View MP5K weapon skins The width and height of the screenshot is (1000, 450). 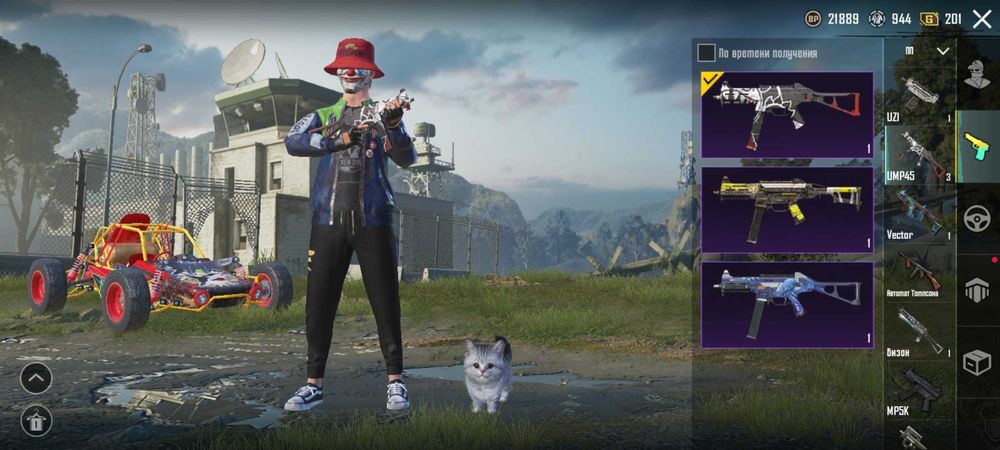pos(920,390)
